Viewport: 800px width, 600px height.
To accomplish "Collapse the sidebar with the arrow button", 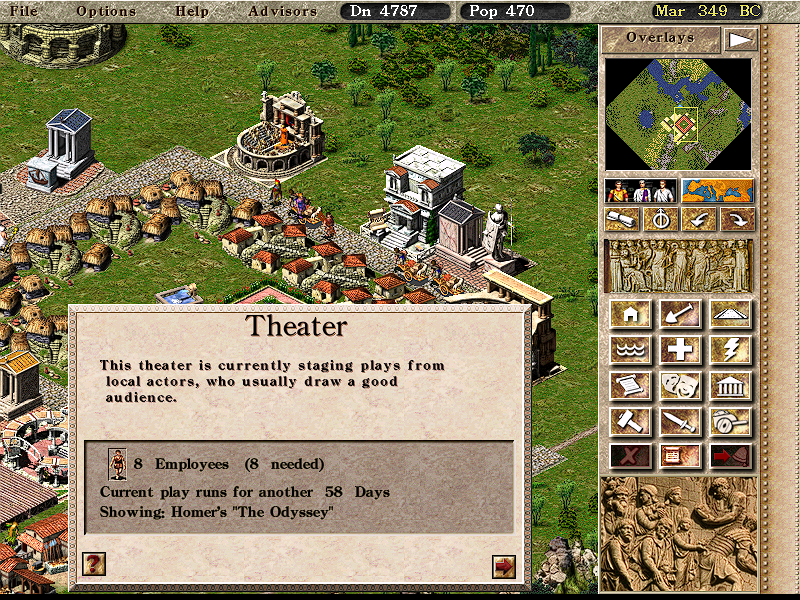I will coord(739,39).
